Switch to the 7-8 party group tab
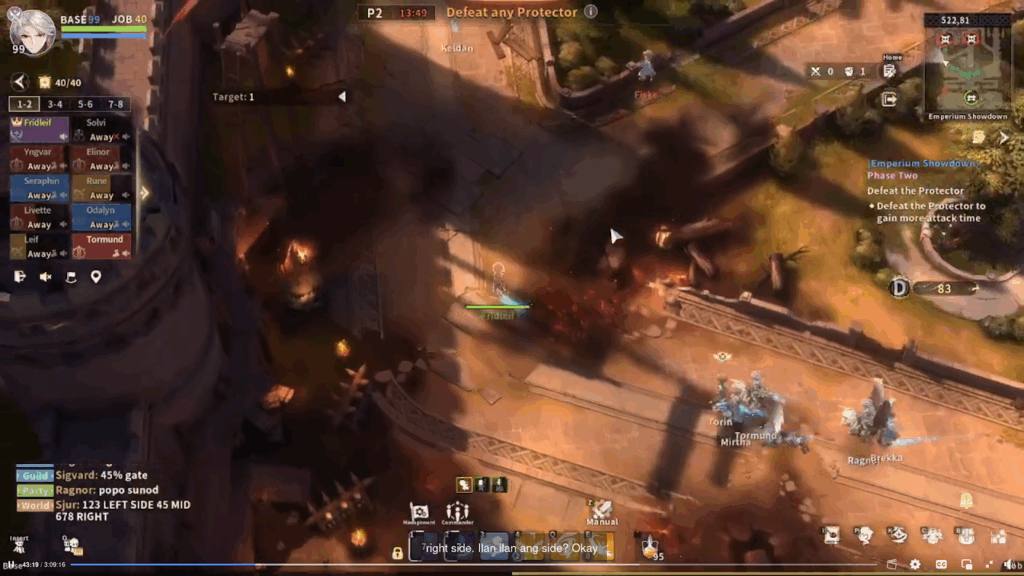This screenshot has width=1024, height=576. (116, 104)
